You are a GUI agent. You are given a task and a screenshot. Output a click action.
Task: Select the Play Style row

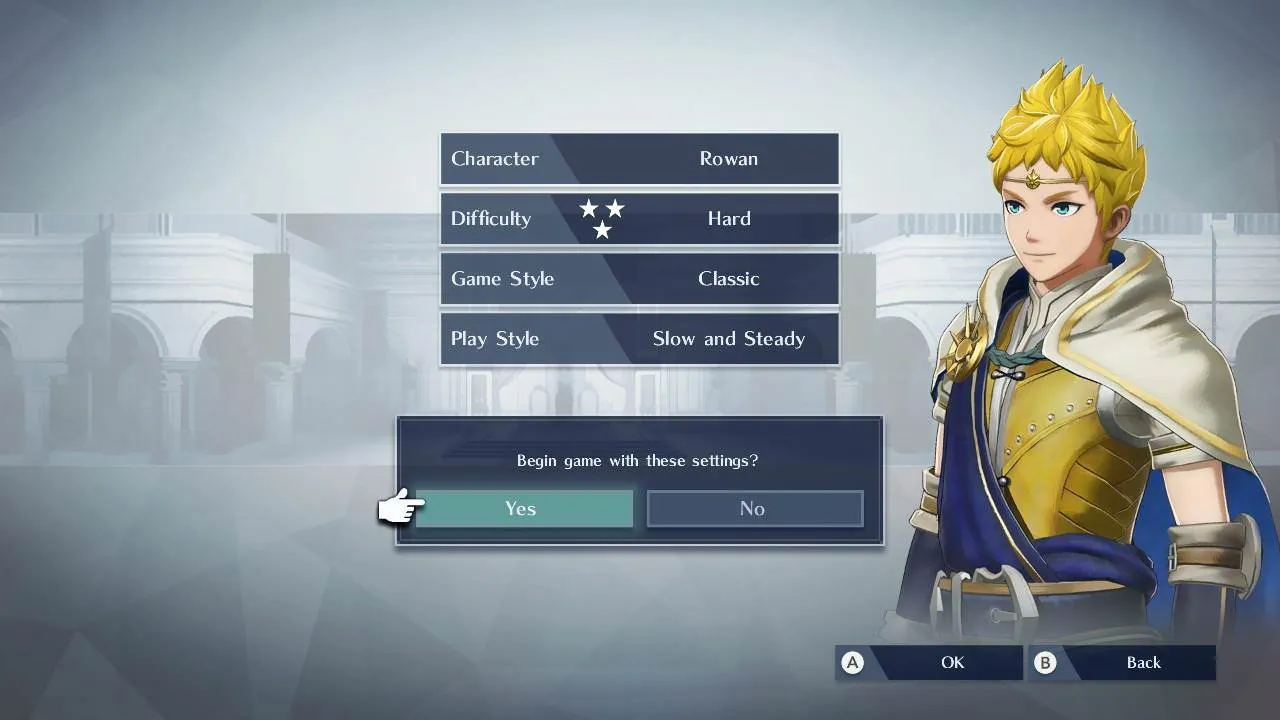(x=639, y=338)
